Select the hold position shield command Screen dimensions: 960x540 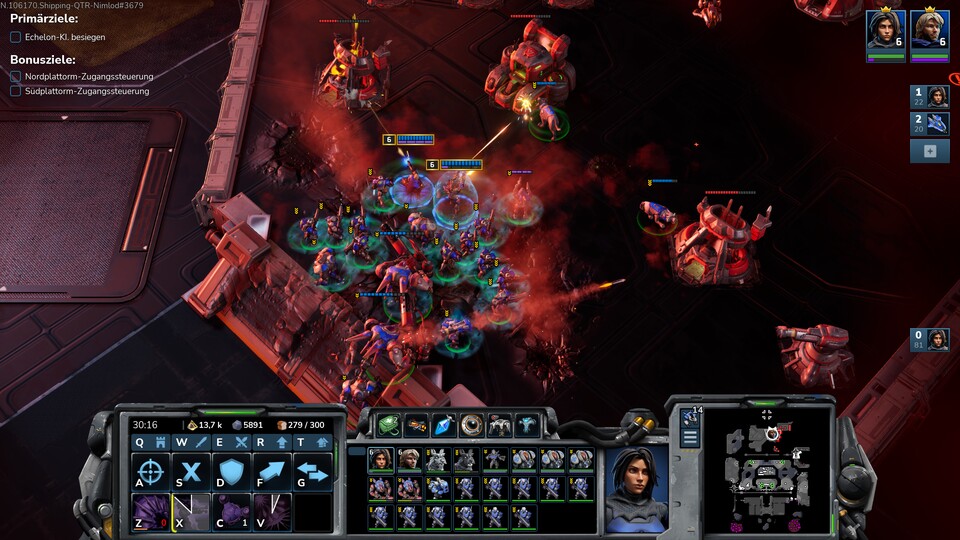click(231, 472)
